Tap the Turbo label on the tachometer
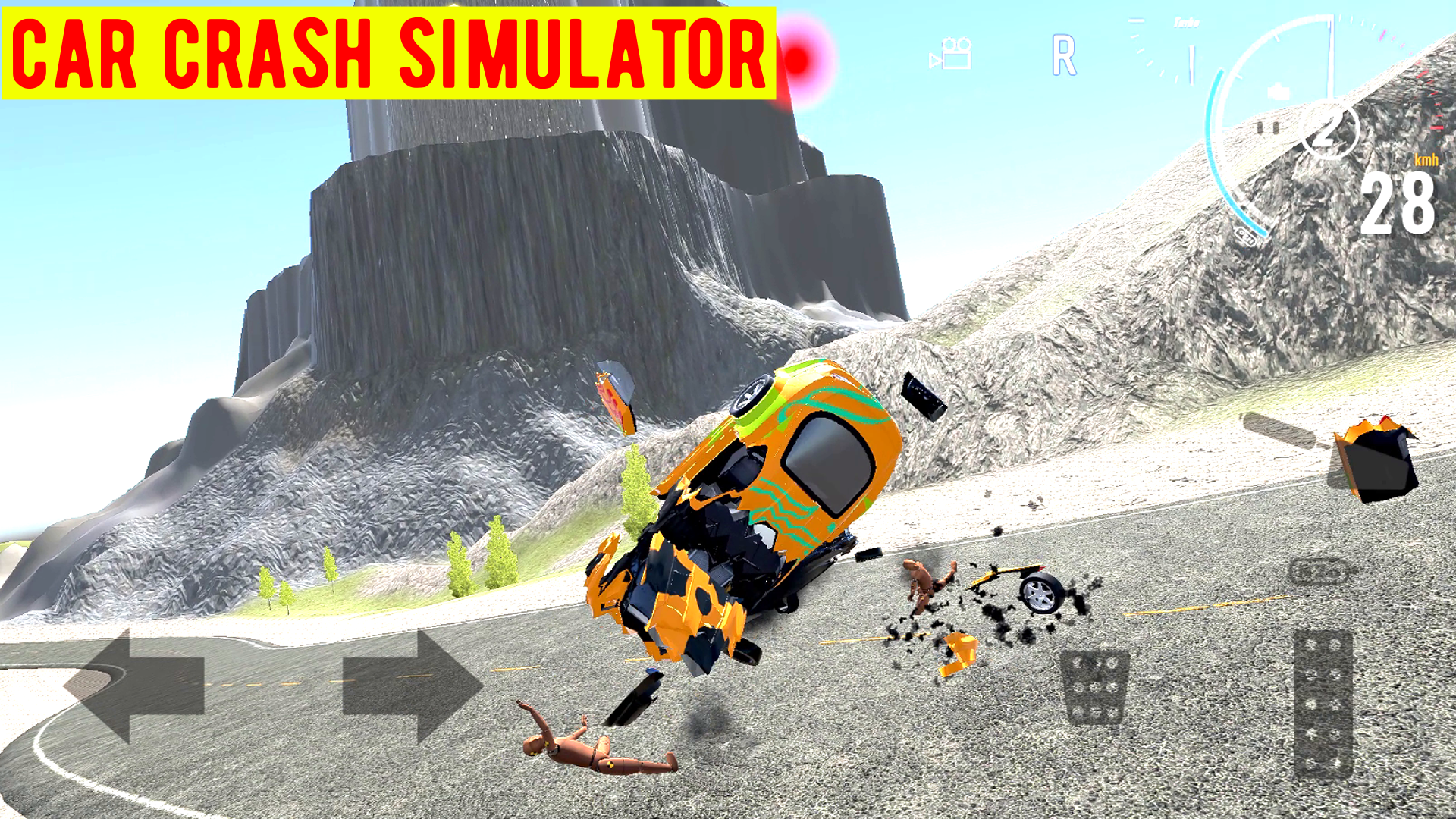Viewport: 1456px width, 819px height. [x=1186, y=24]
